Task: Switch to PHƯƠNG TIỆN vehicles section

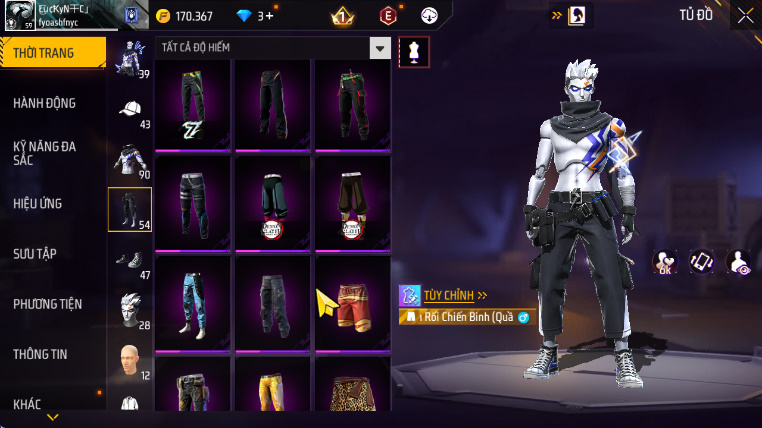Action: point(48,304)
